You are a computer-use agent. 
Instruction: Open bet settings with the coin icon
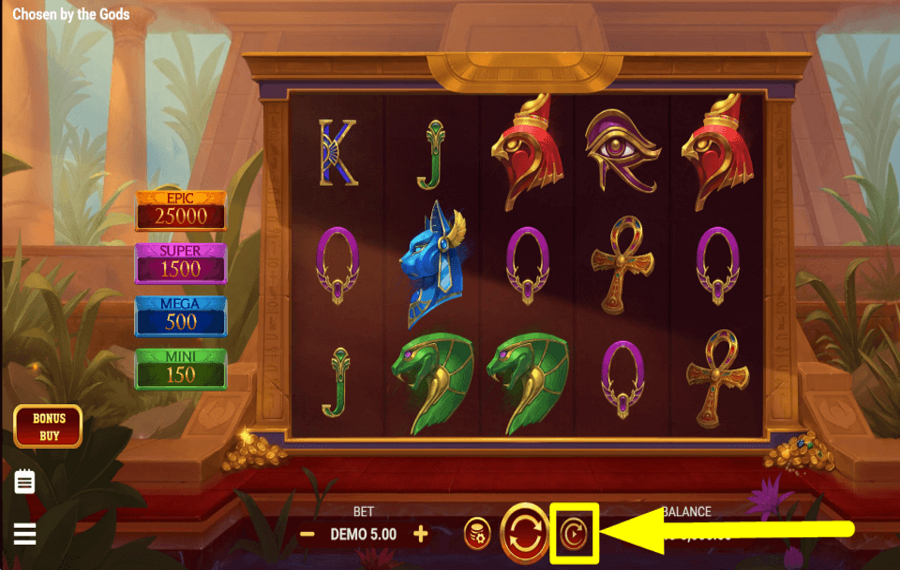click(478, 534)
